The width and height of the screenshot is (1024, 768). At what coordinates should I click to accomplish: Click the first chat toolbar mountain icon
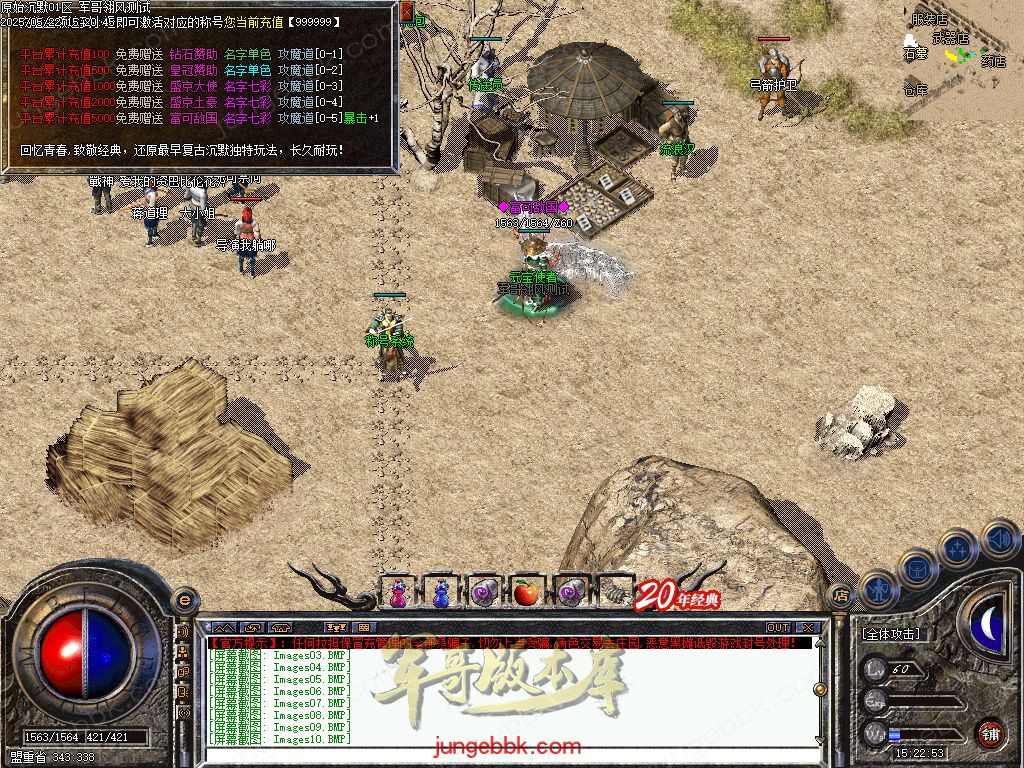222,627
